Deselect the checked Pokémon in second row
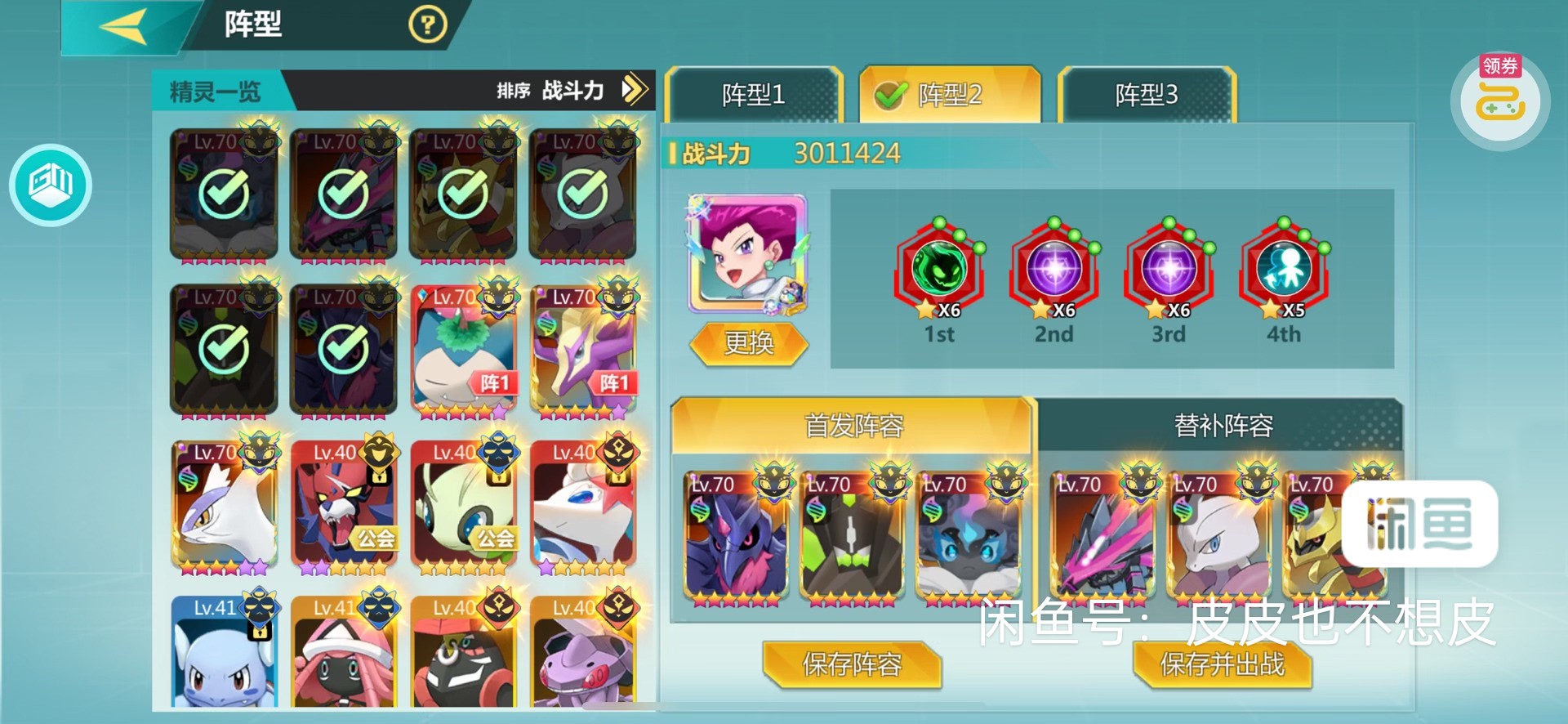This screenshot has height=724, width=1568. (x=224, y=350)
